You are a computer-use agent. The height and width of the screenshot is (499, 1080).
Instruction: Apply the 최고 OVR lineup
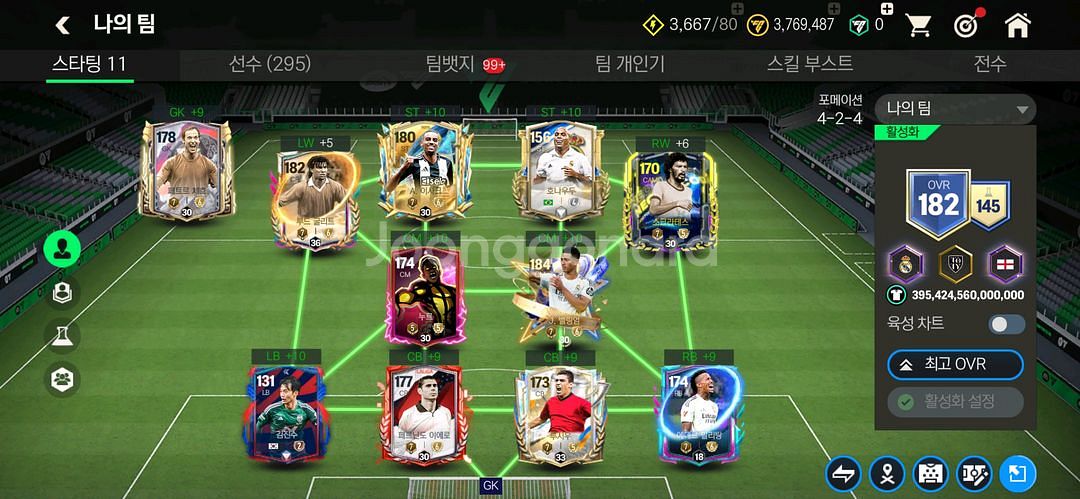coord(955,365)
